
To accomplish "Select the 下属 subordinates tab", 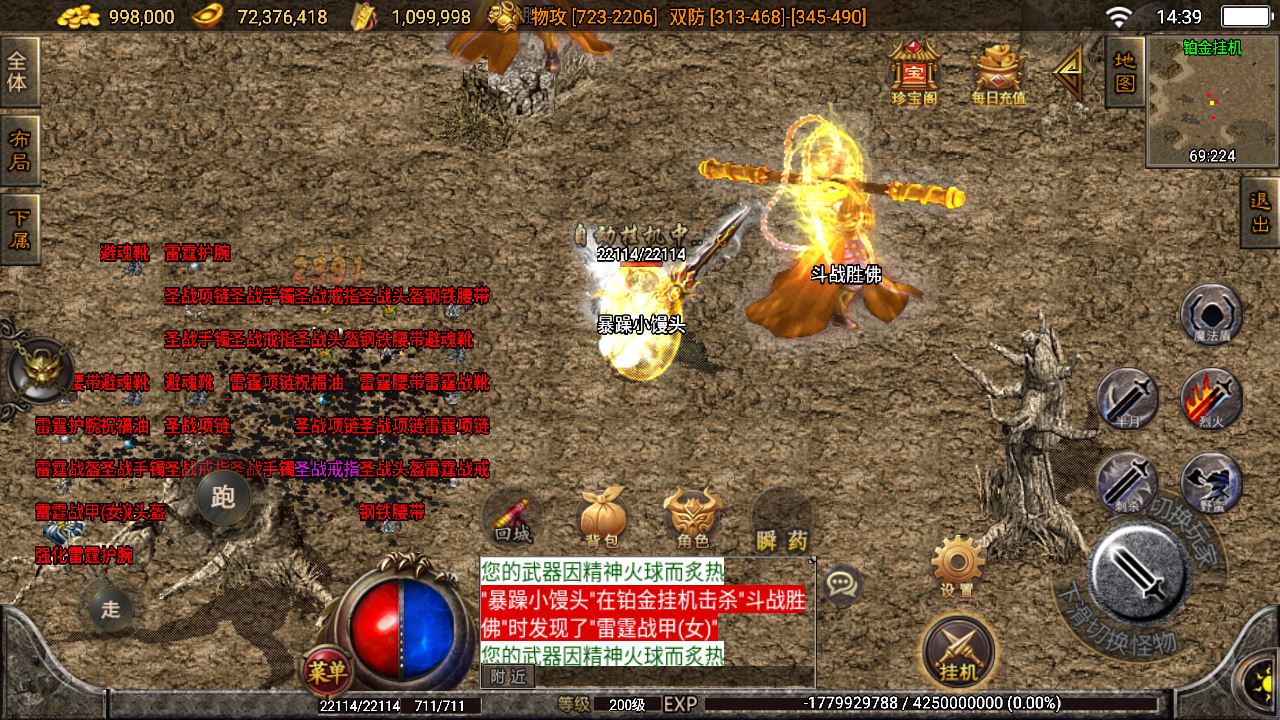I will point(18,228).
